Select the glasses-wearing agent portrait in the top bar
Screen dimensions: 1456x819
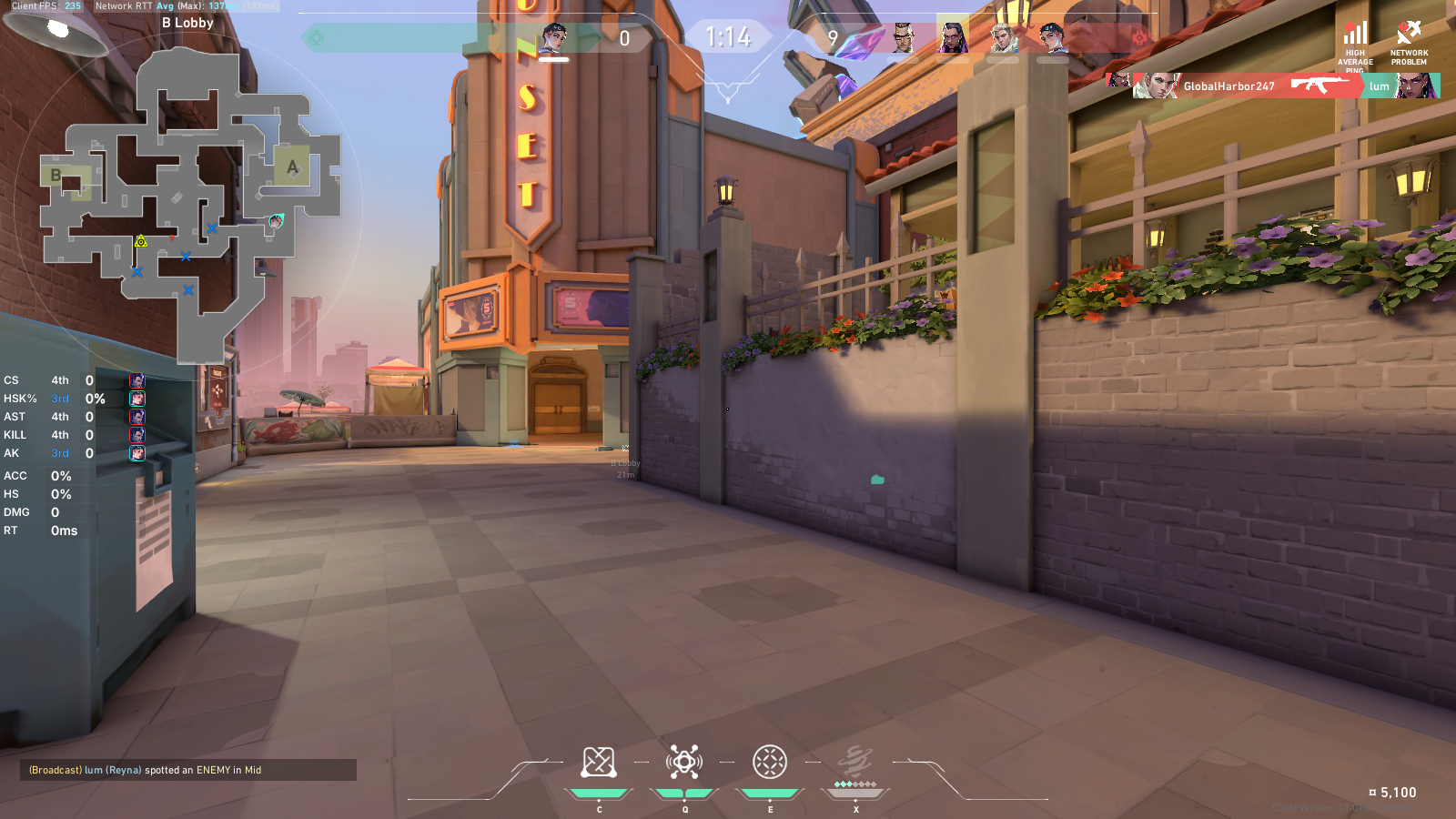pos(902,38)
